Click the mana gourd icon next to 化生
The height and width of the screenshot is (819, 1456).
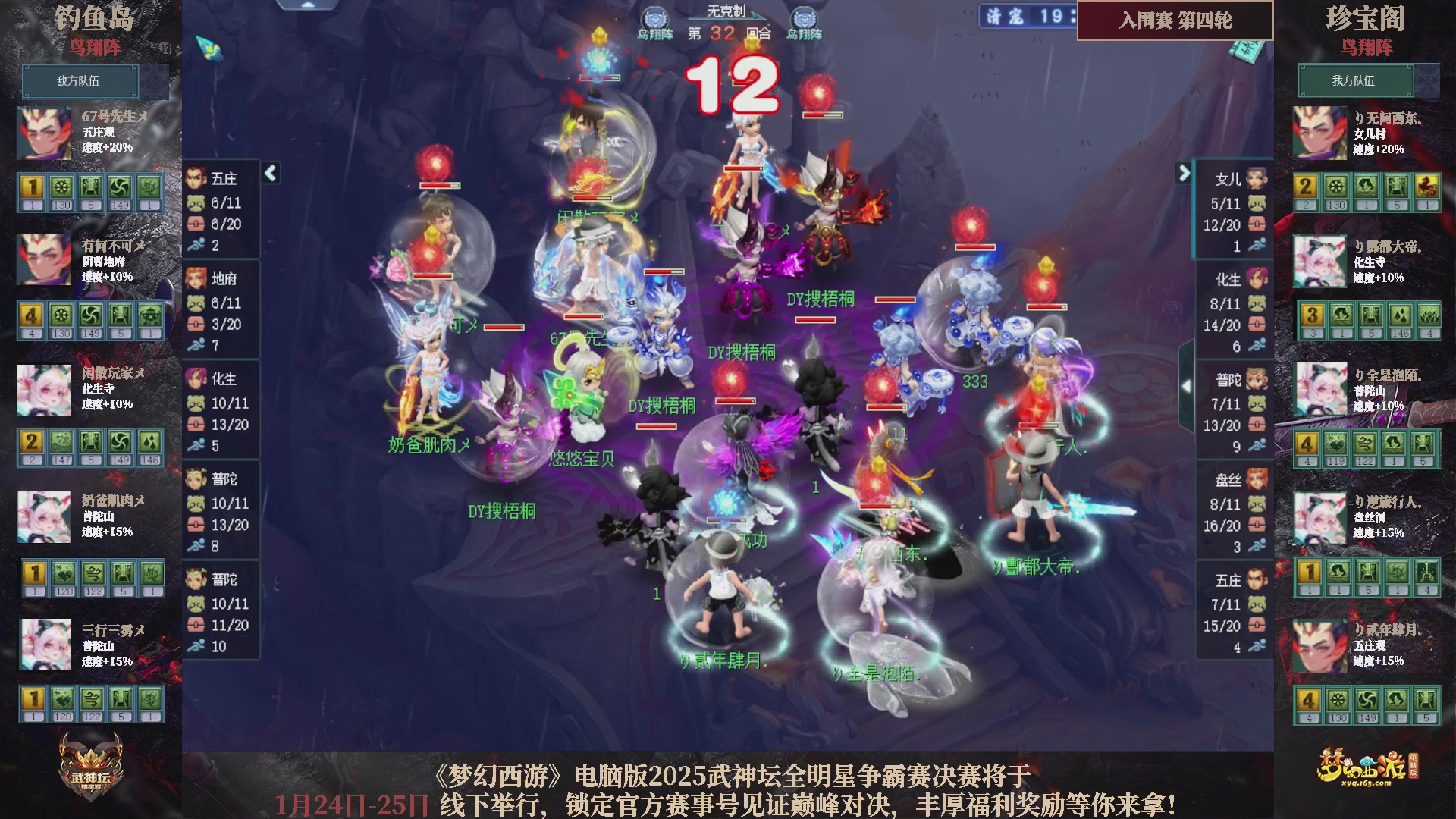click(196, 425)
